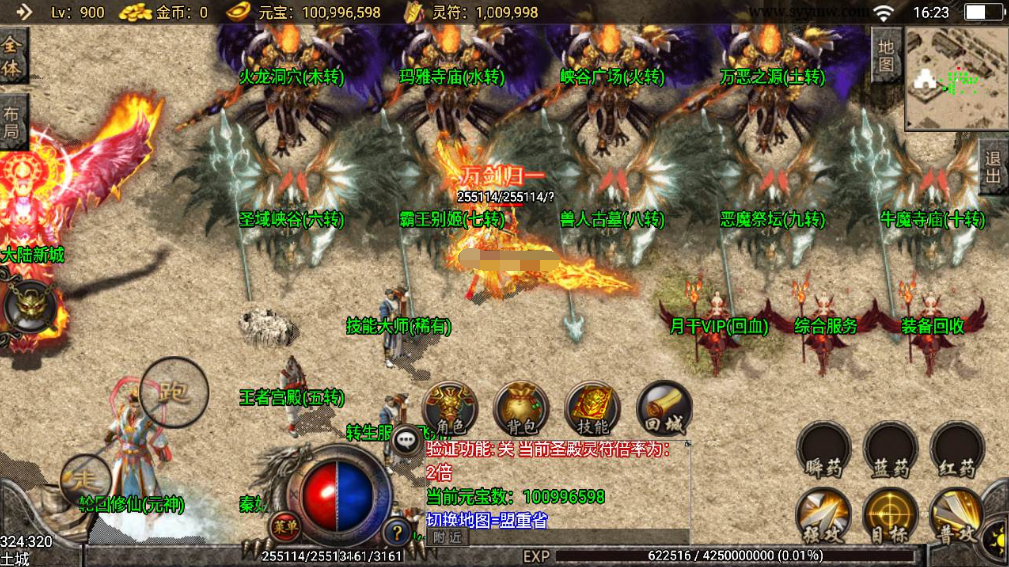
Task: Activate the 强攻 forced attack button
Action: coord(824,515)
